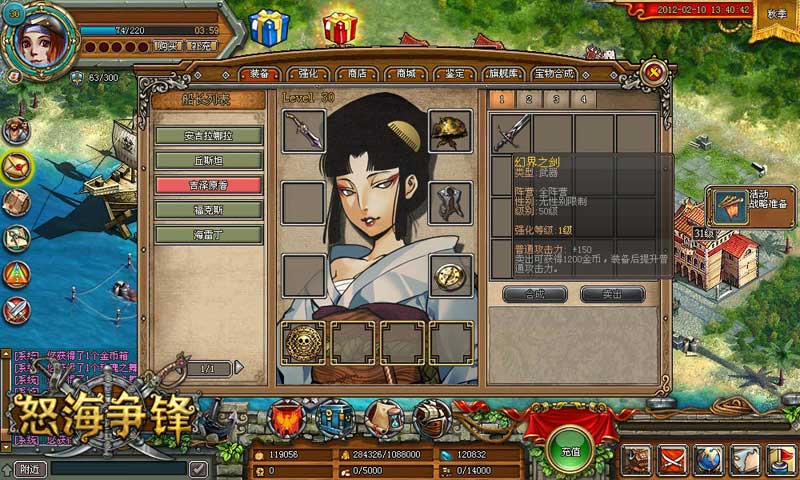The image size is (800, 480).
Task: Select captain 安吉拉娜拉 from the list
Action: (x=209, y=135)
